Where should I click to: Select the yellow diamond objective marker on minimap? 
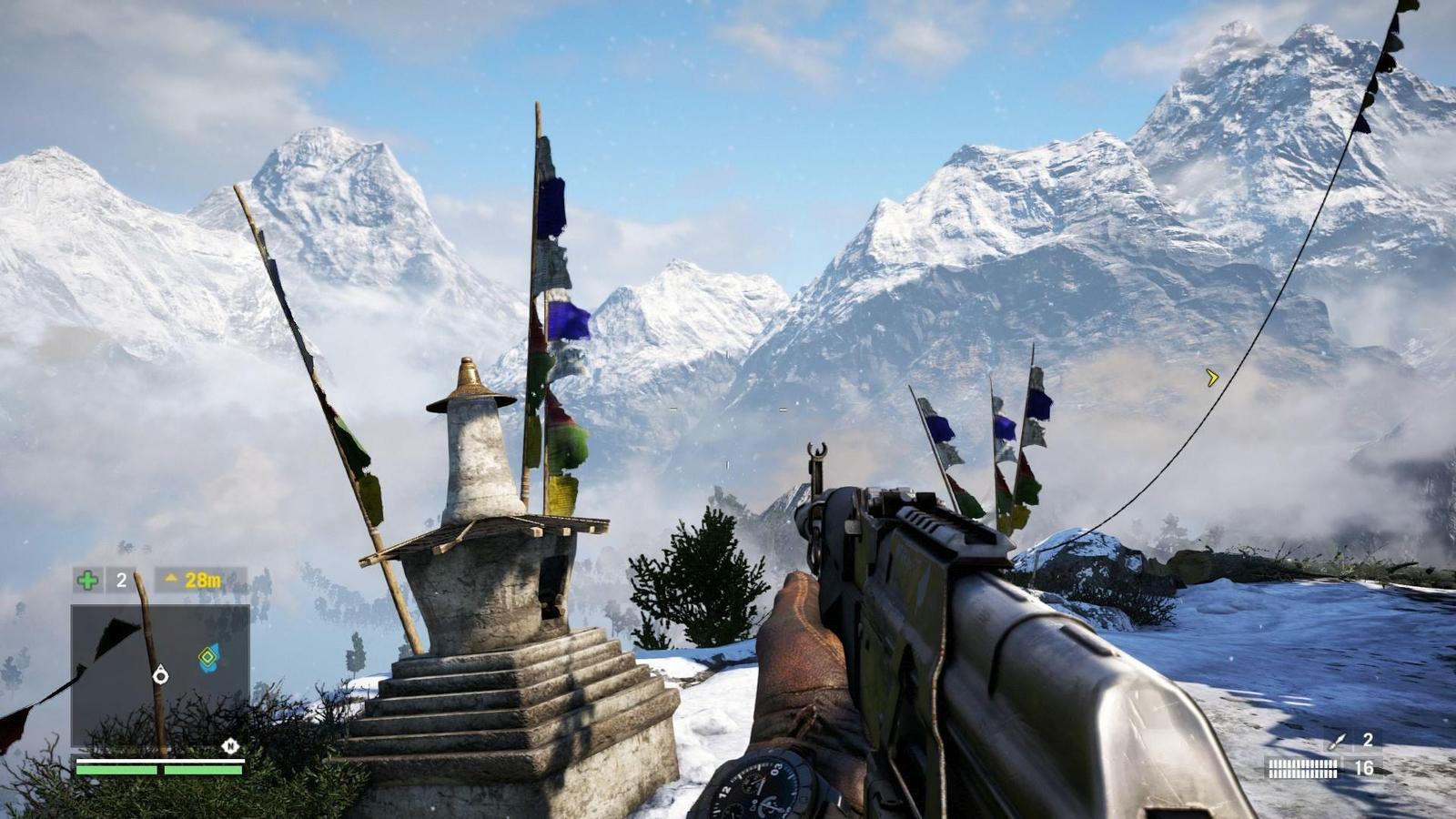209,657
